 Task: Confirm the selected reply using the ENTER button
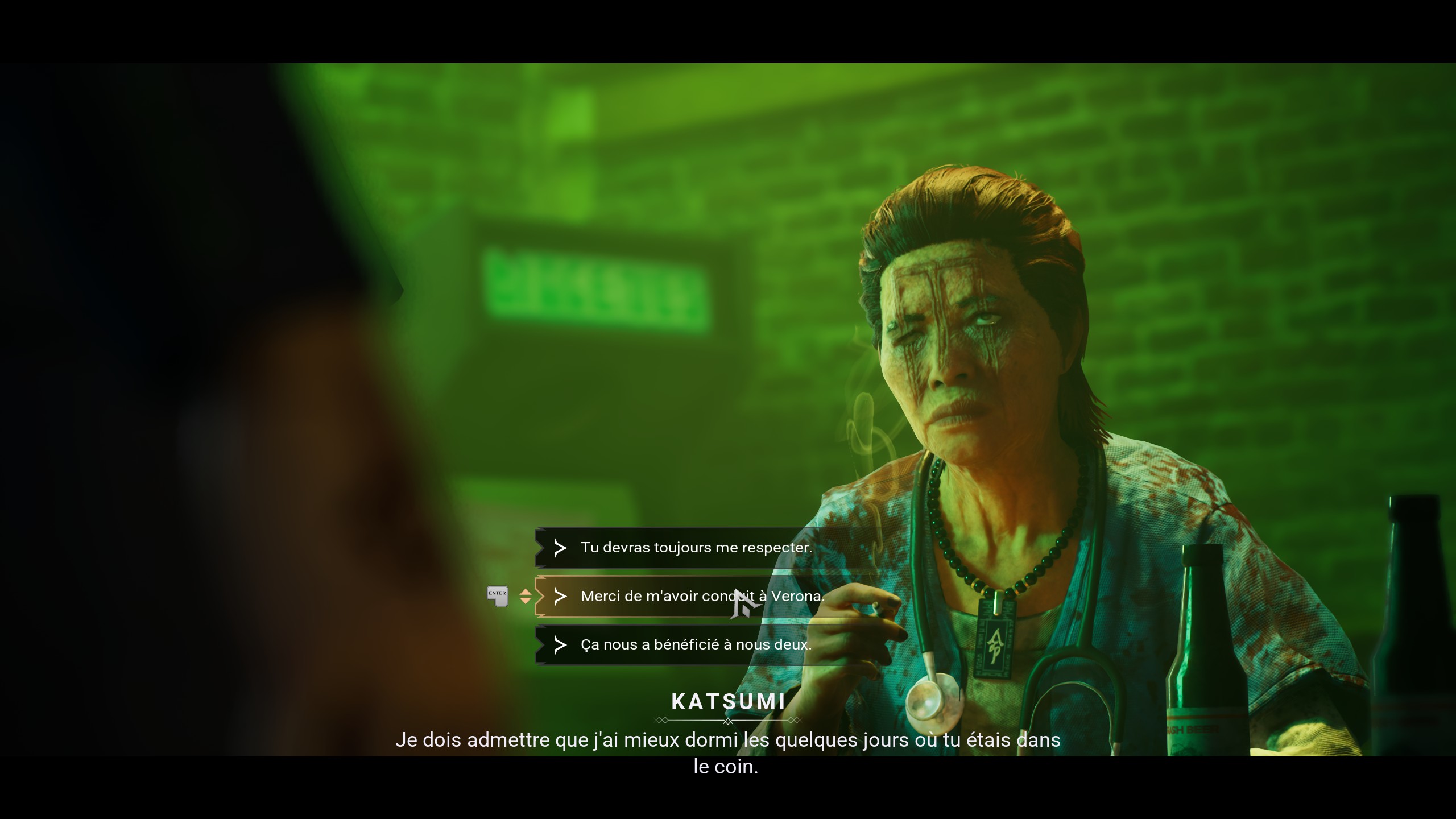[497, 595]
